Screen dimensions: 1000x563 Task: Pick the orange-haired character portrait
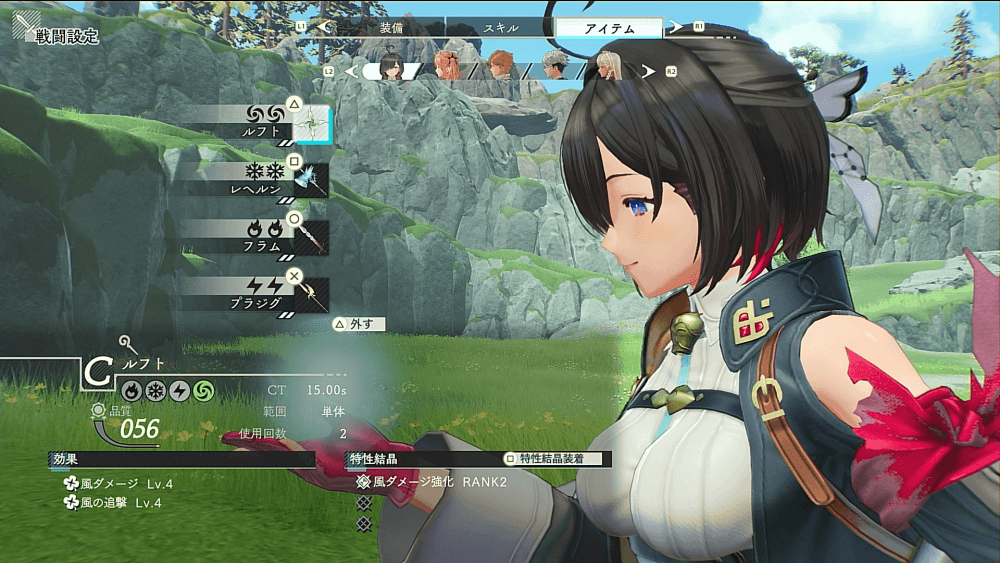[500, 69]
